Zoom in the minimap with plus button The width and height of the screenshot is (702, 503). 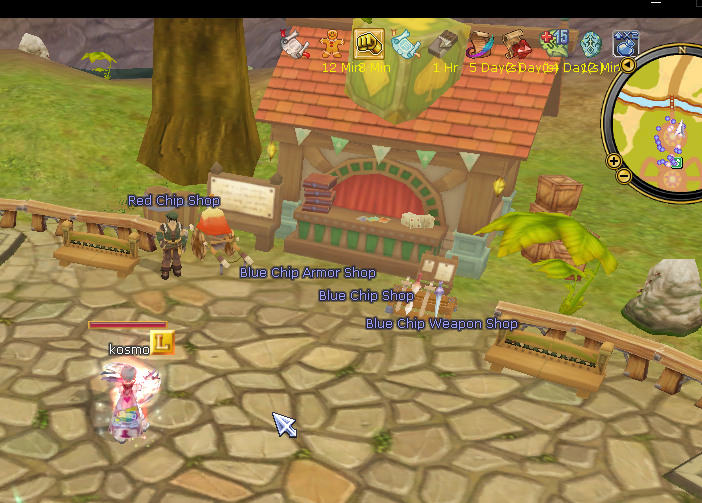click(x=613, y=160)
